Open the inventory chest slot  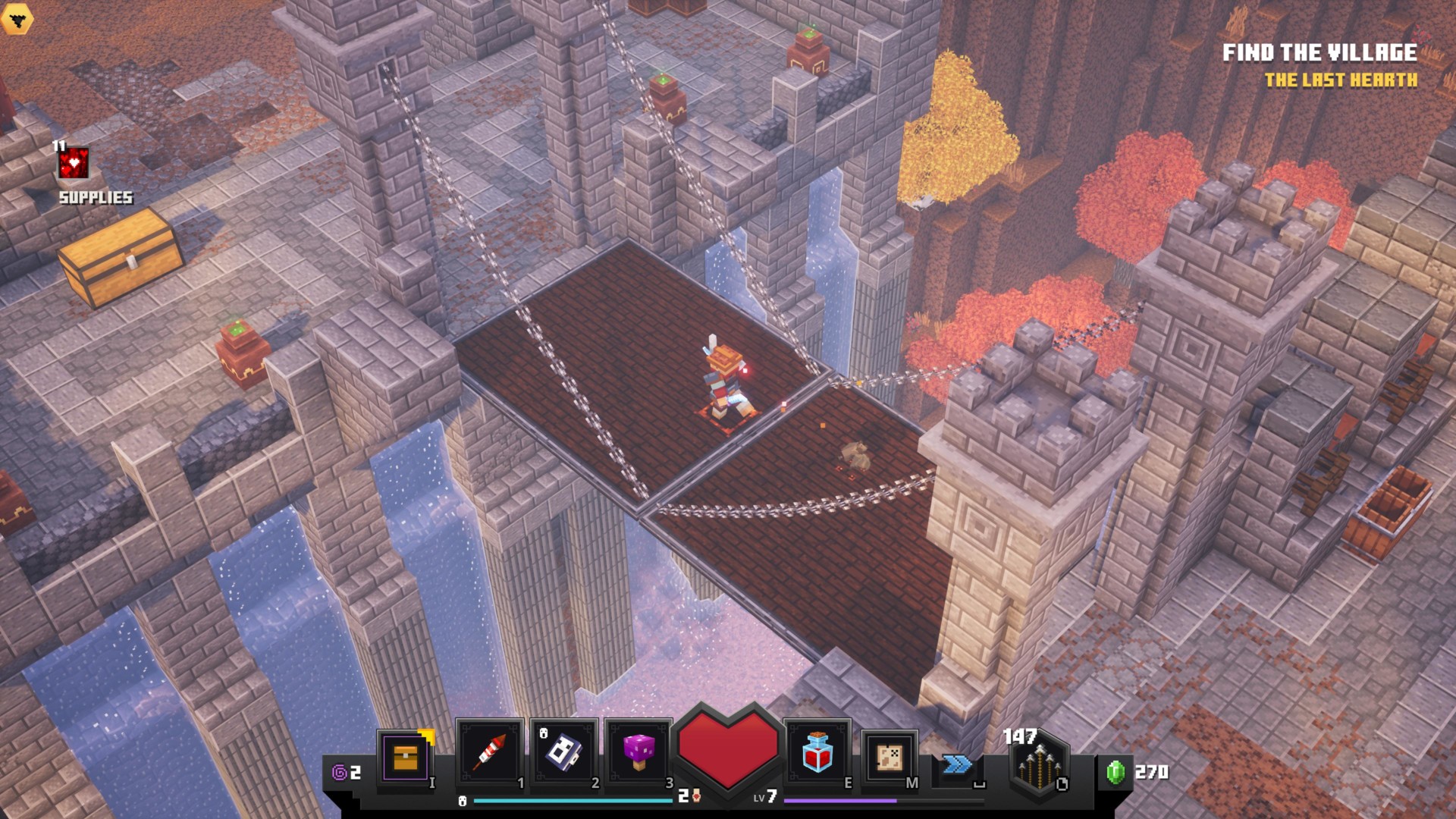tap(406, 756)
